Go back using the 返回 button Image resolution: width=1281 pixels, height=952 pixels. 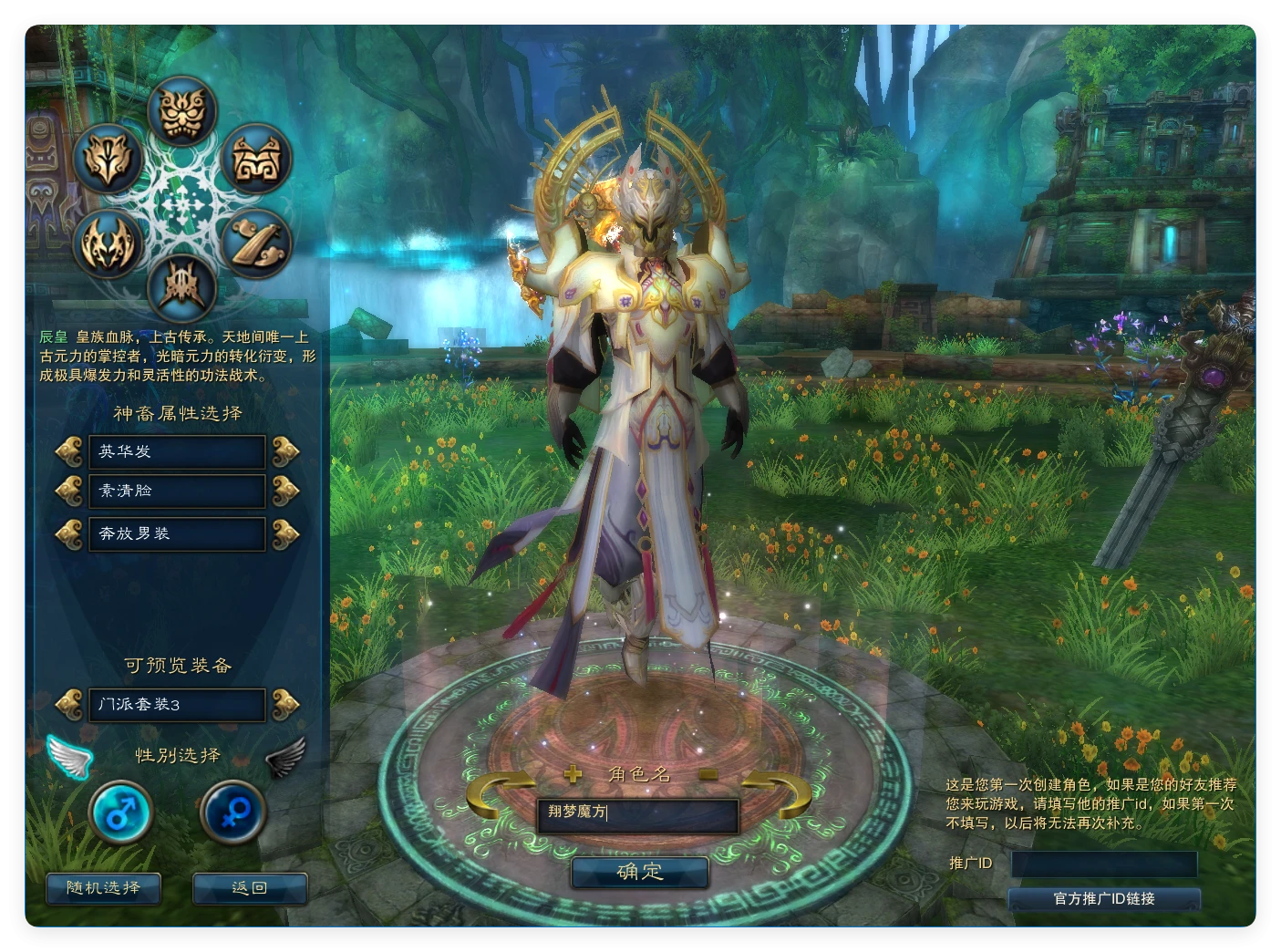click(250, 888)
